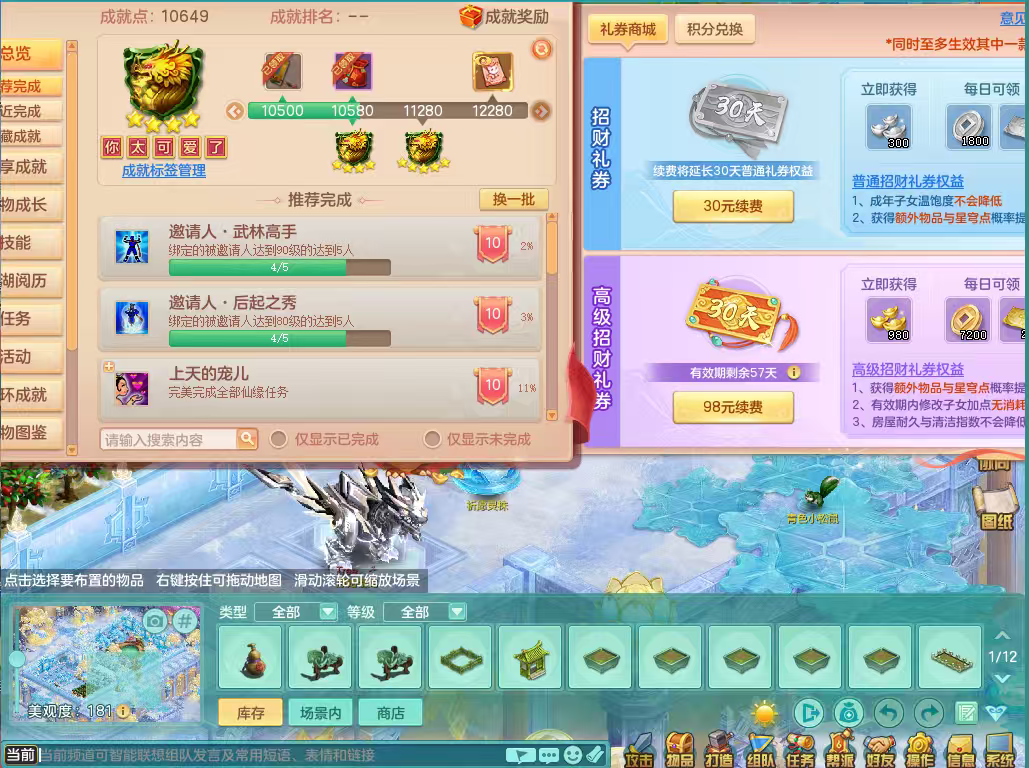This screenshot has width=1029, height=768.
Task: Select the 任务 achievement category
Action: pos(18,319)
